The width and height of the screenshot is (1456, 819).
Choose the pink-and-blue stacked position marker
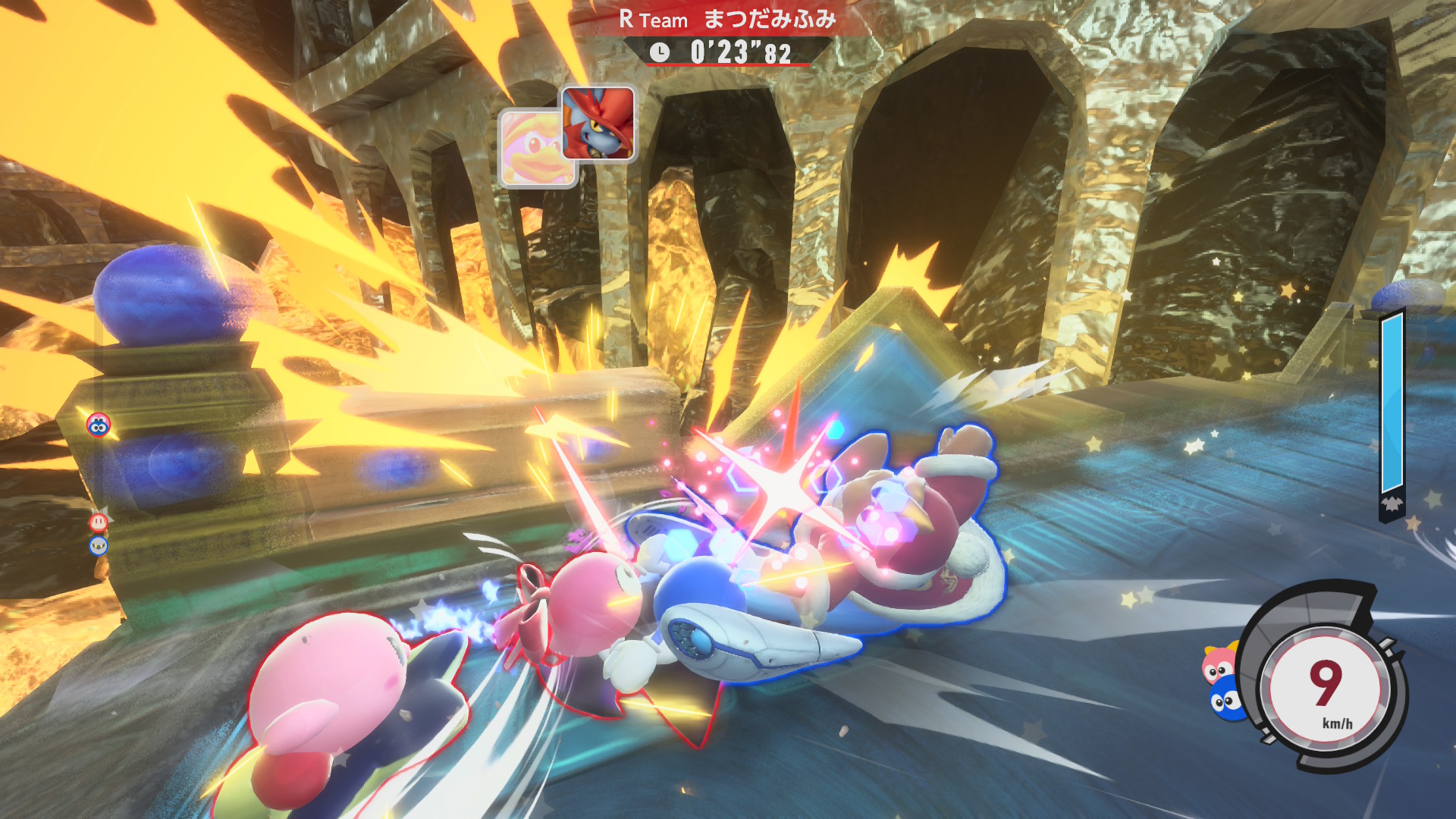[x=99, y=425]
